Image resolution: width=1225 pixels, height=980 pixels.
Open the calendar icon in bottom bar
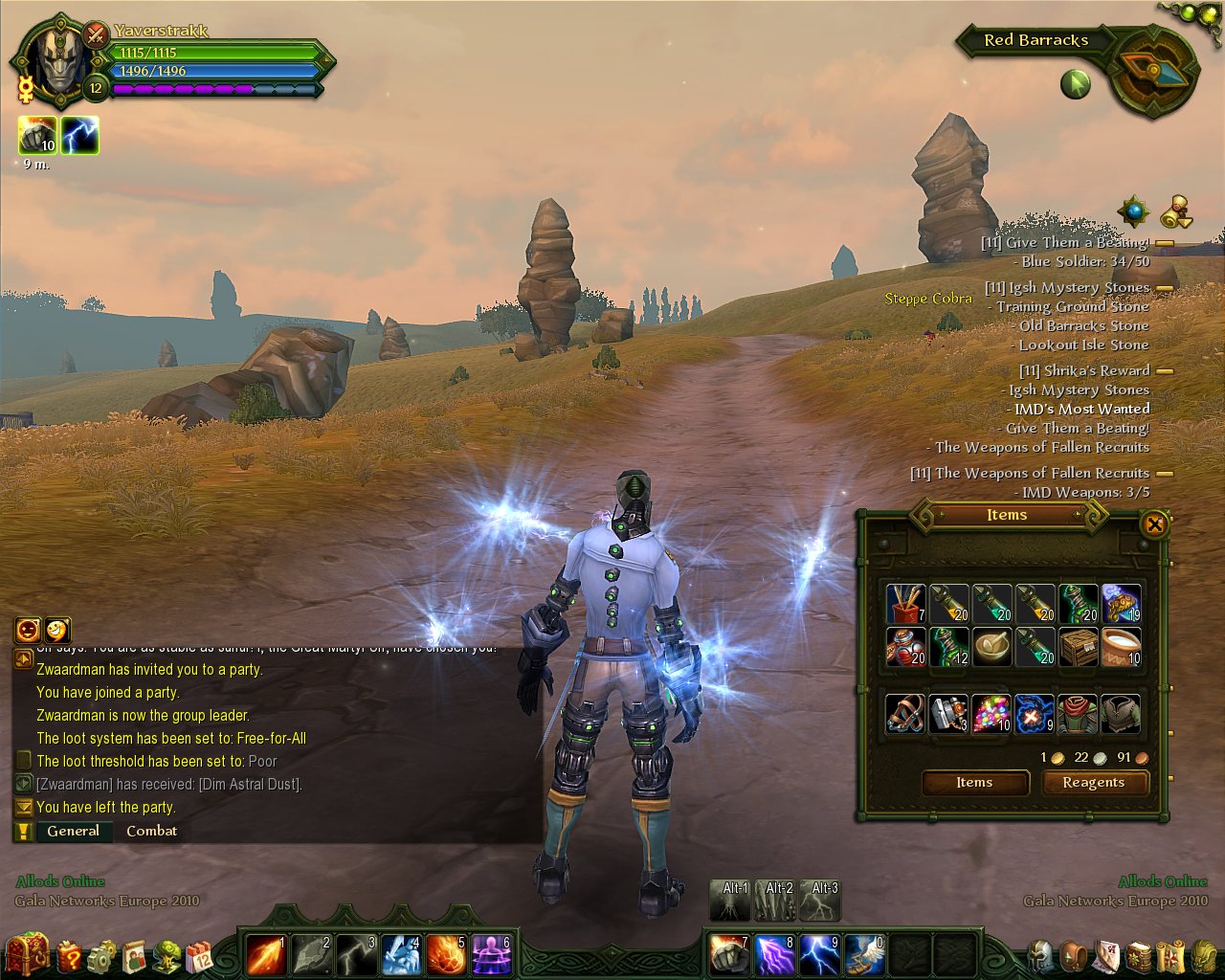tap(199, 955)
